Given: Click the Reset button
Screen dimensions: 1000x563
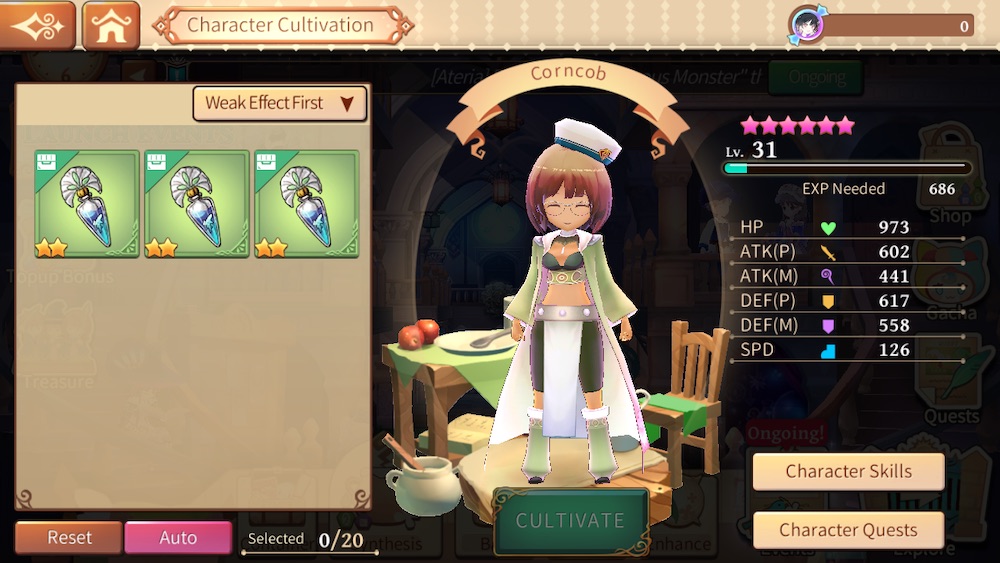Looking at the screenshot, I should coord(69,537).
